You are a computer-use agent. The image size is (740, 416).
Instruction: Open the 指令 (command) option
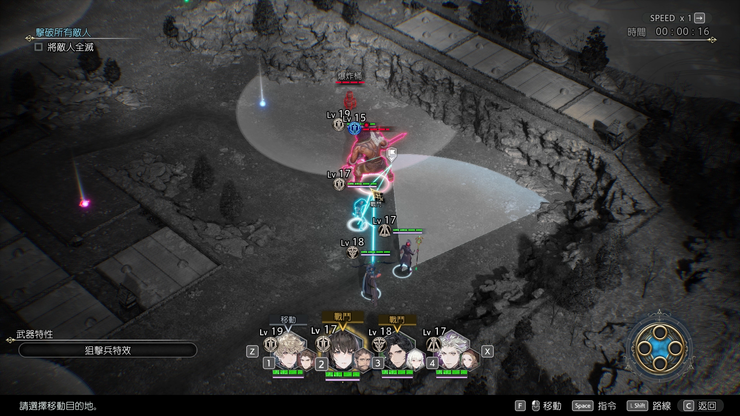pyautogui.click(x=596, y=406)
